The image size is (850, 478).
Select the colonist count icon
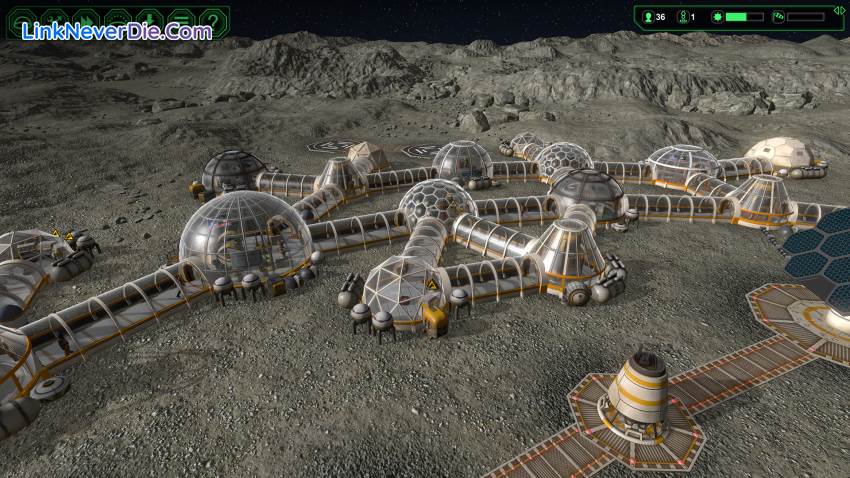click(x=647, y=17)
